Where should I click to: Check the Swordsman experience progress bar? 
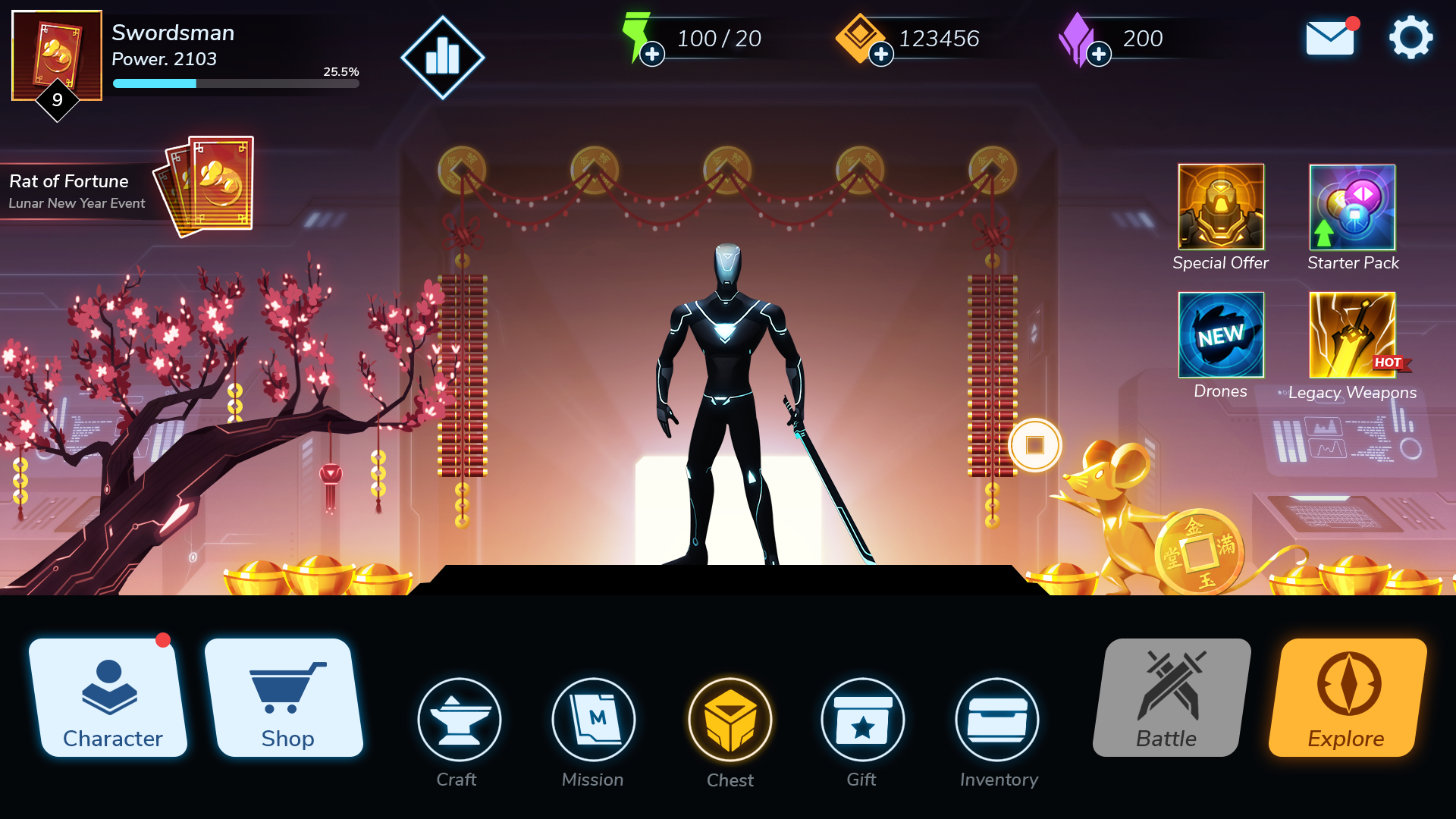235,83
